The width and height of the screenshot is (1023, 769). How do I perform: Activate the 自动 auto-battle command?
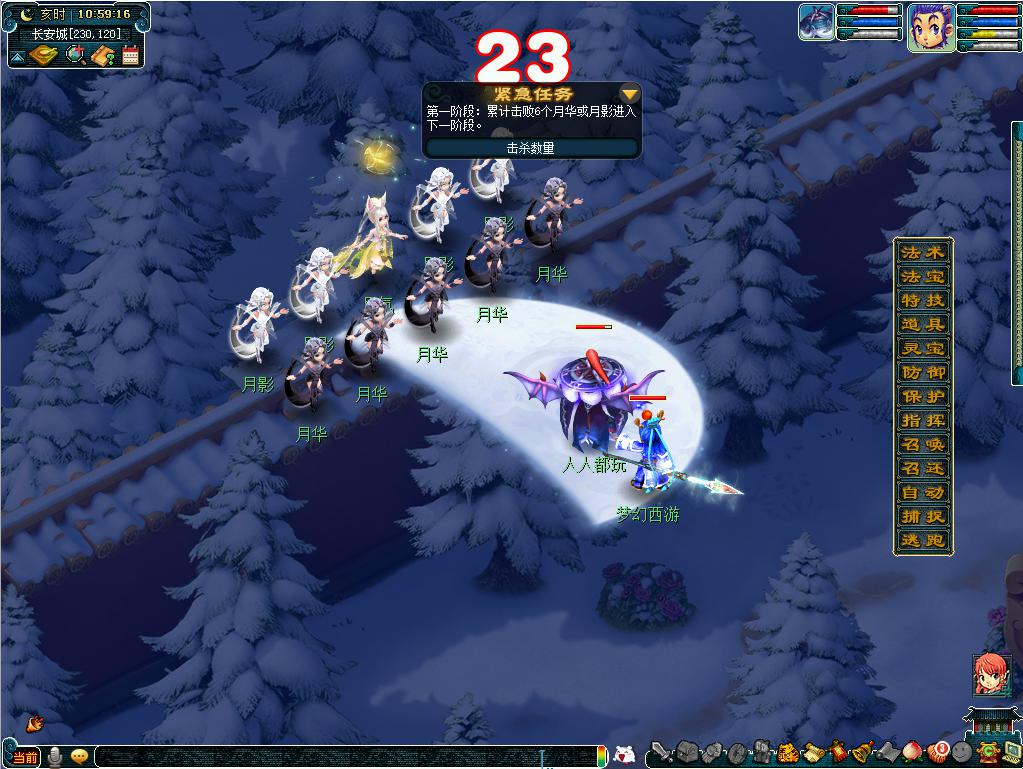tap(922, 493)
